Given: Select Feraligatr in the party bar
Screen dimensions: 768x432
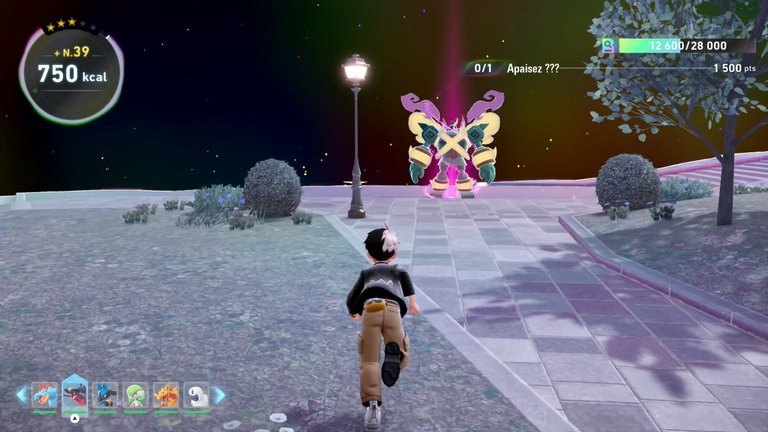Looking at the screenshot, I should (x=44, y=395).
